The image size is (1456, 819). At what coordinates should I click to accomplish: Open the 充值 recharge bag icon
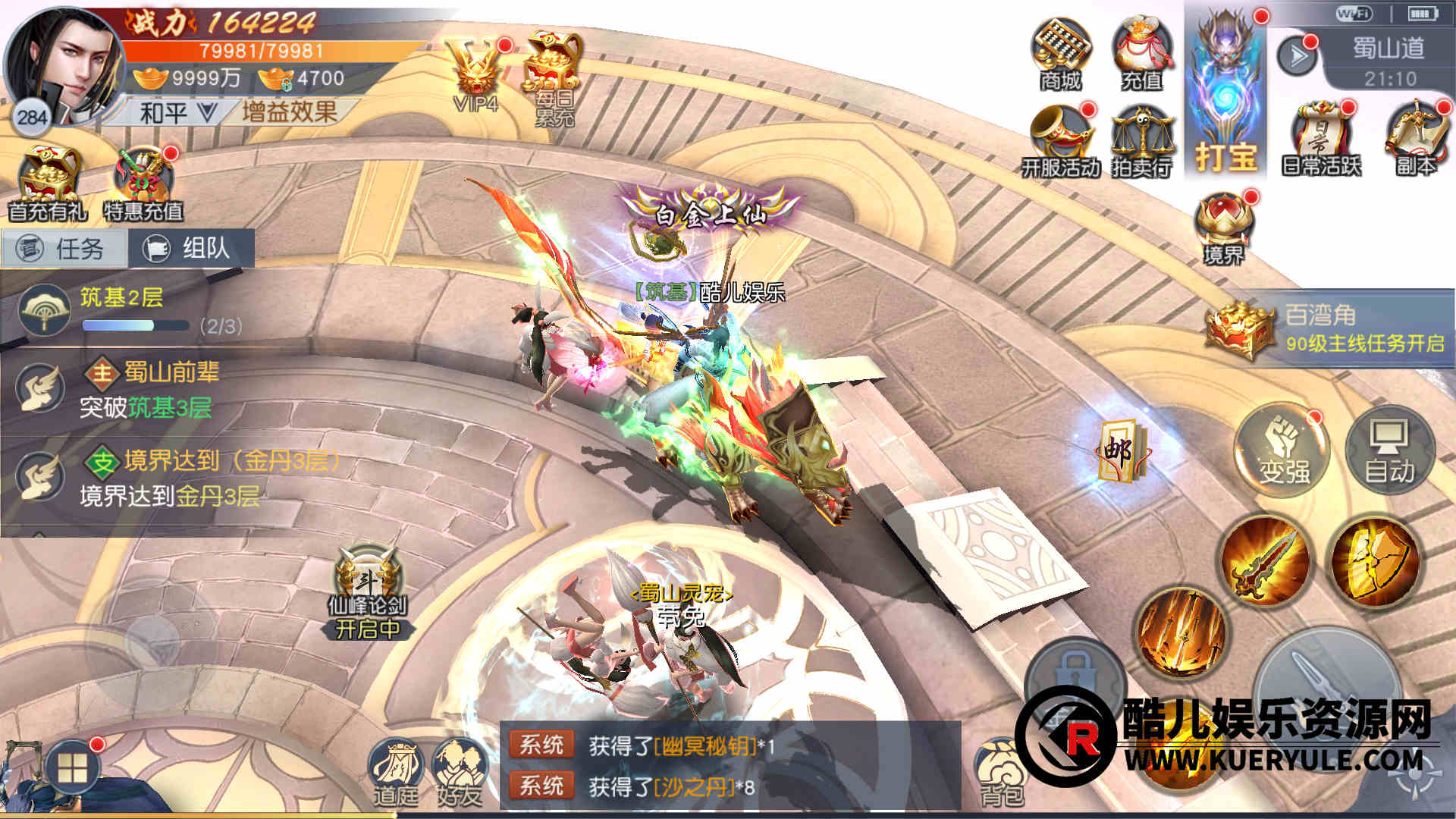coord(1142,55)
